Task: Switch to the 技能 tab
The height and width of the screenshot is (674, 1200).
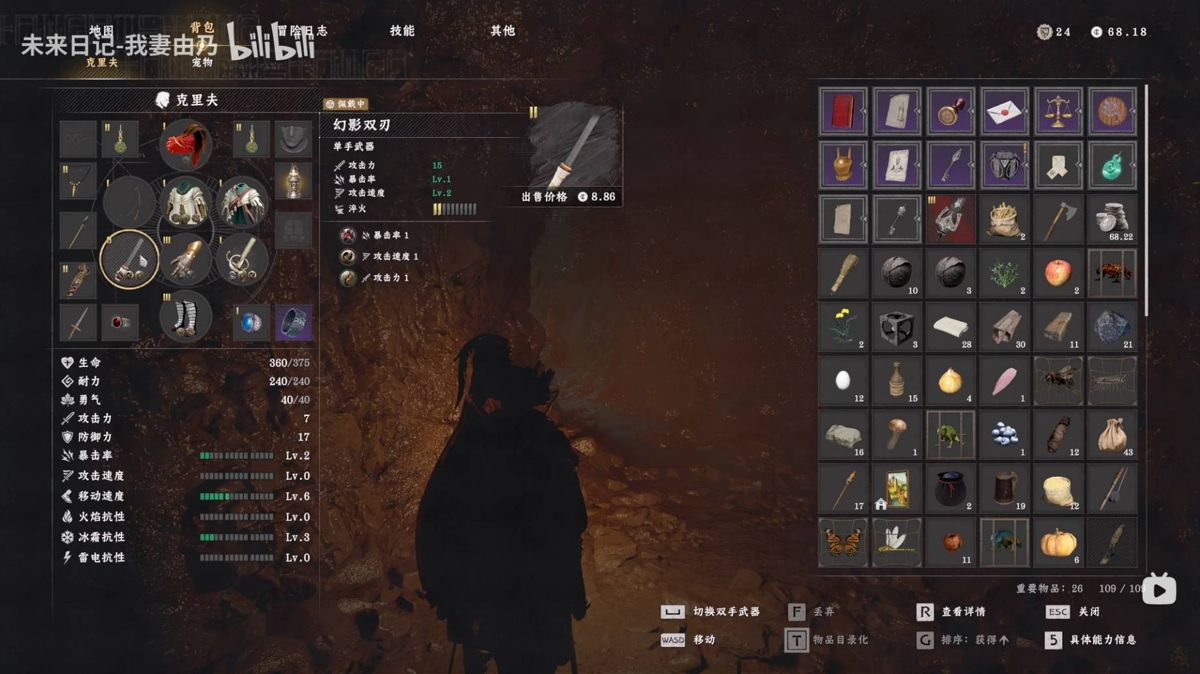Action: point(402,31)
